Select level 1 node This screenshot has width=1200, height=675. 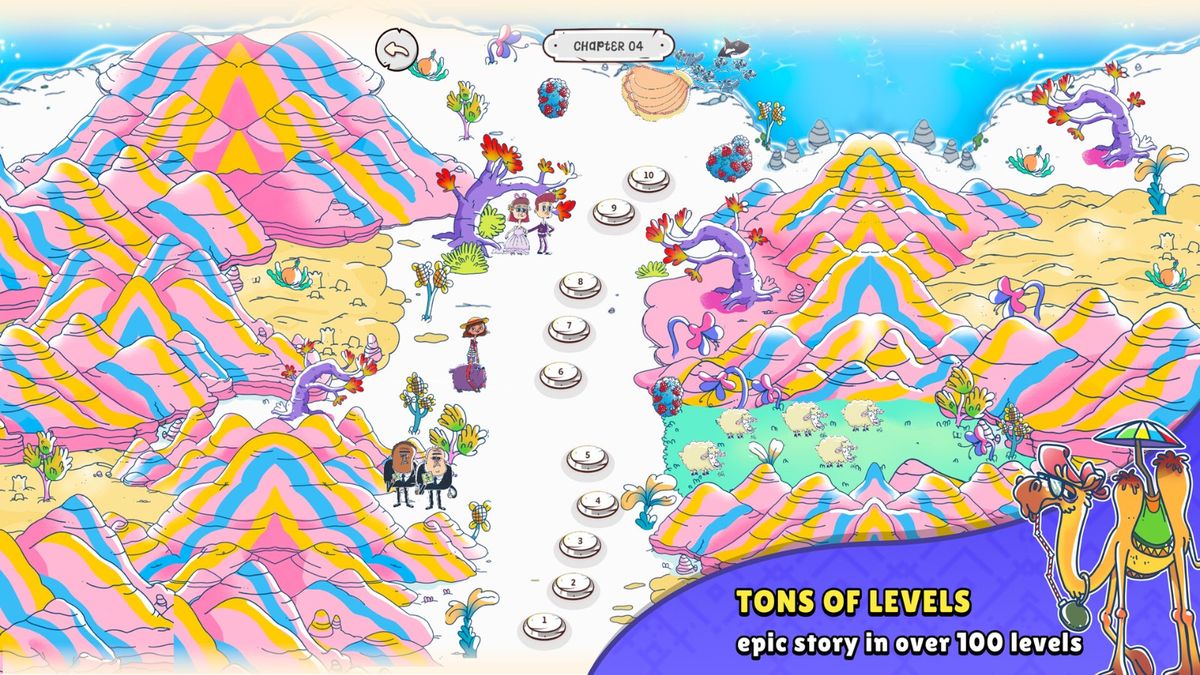(x=544, y=625)
